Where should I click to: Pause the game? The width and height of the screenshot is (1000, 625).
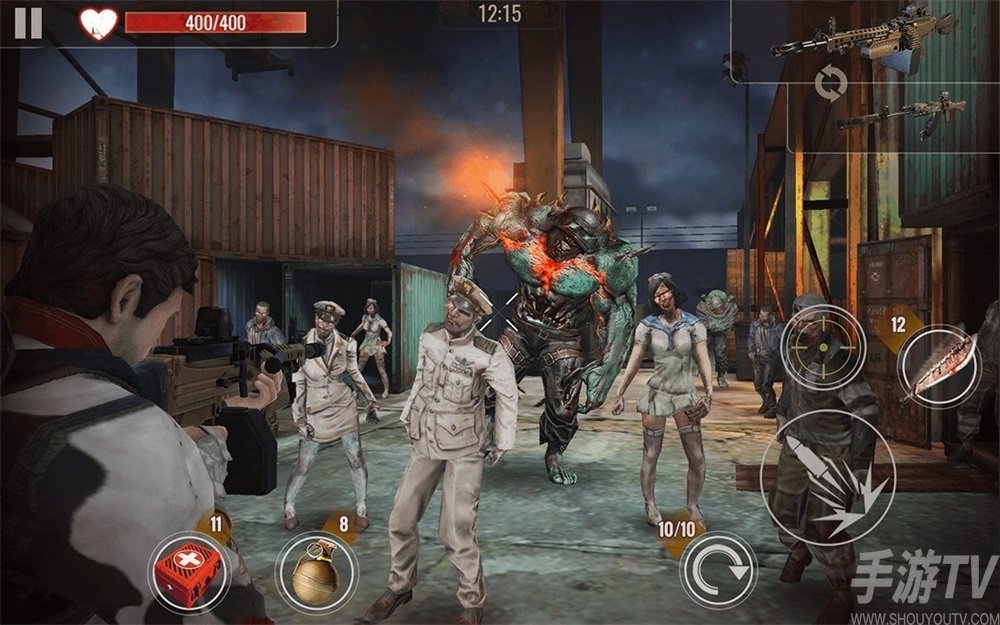click(28, 22)
